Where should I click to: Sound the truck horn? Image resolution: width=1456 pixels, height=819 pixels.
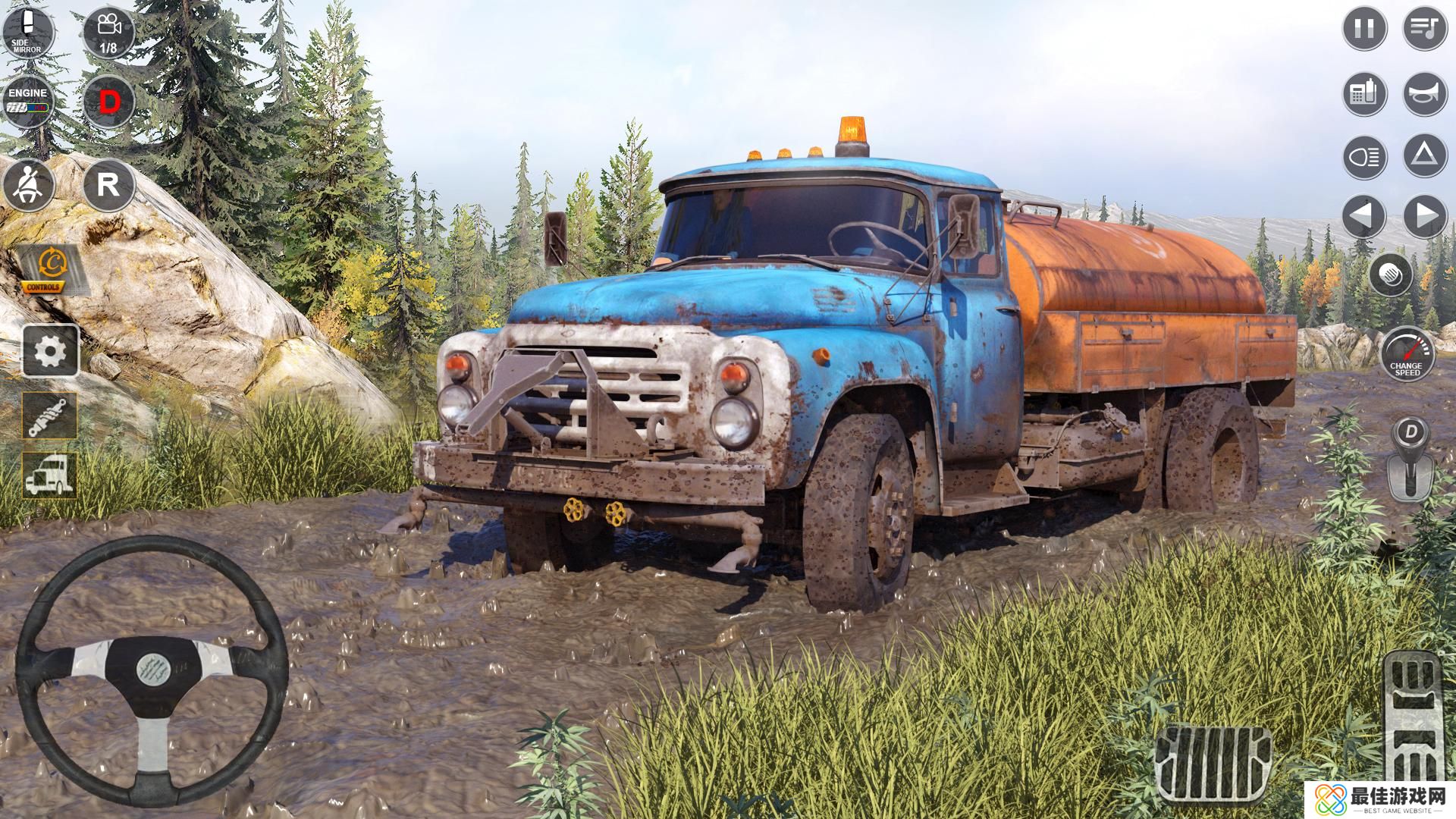1425,94
